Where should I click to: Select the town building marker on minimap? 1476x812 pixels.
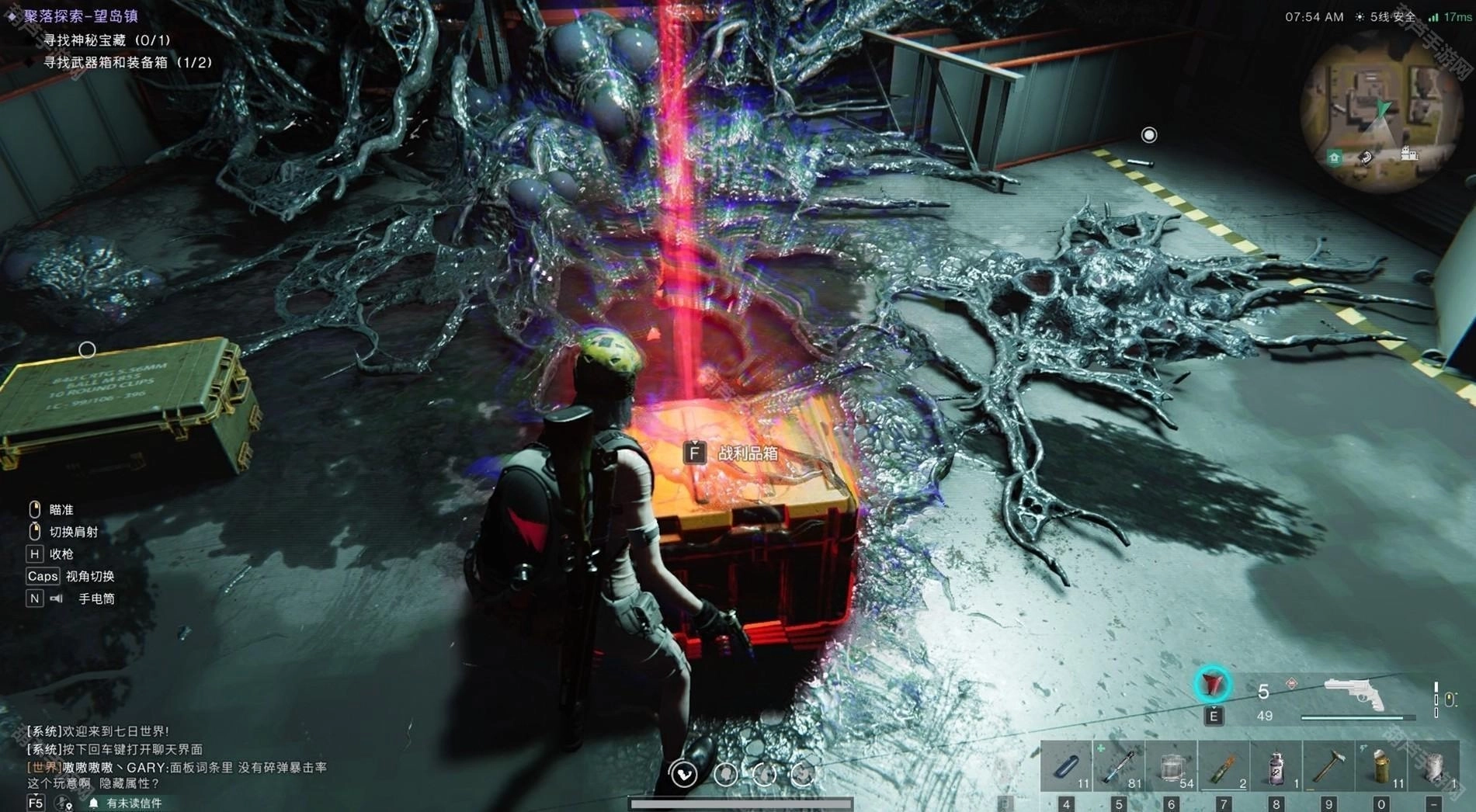[x=1409, y=154]
